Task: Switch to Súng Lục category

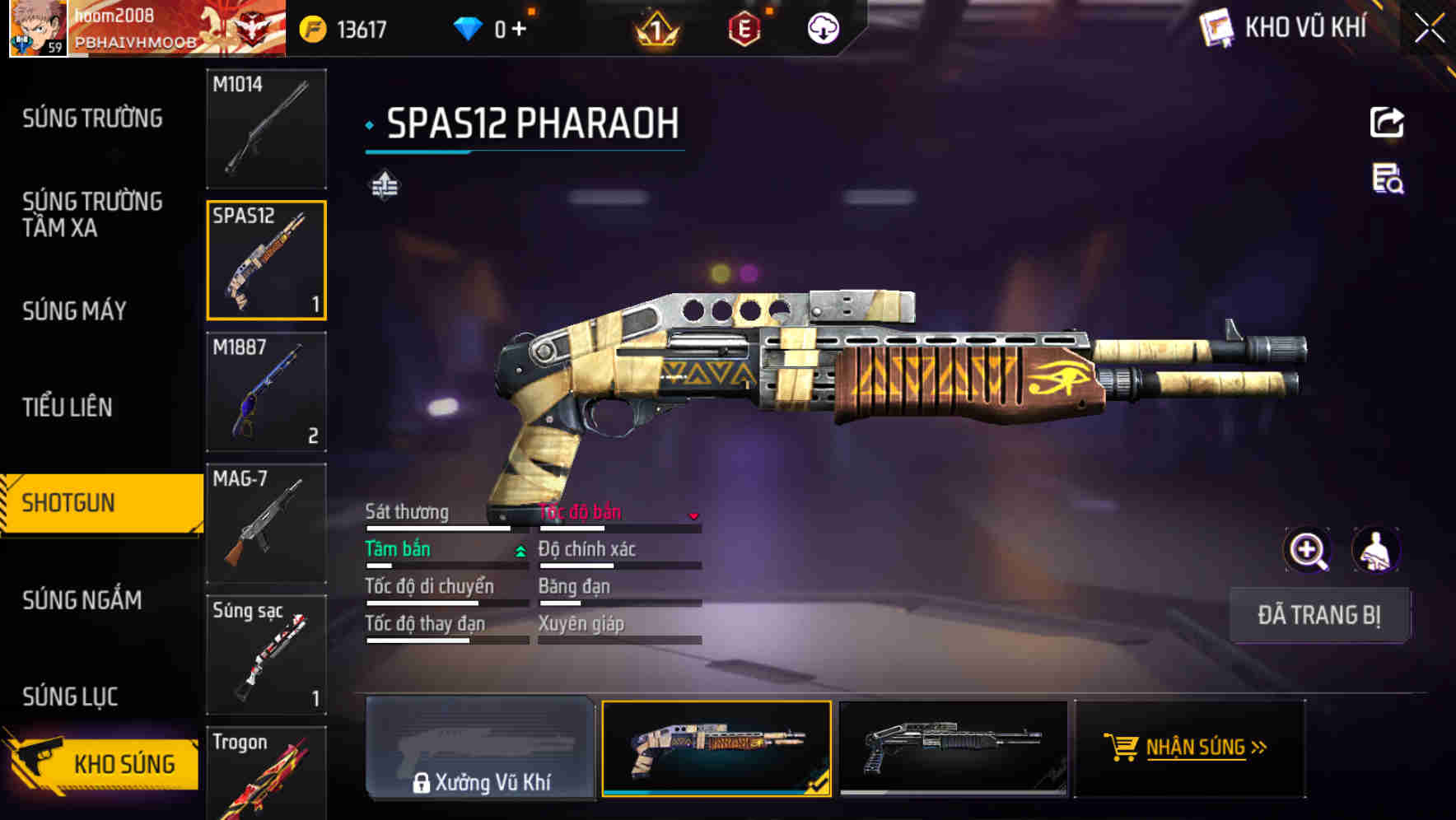Action: point(70,697)
